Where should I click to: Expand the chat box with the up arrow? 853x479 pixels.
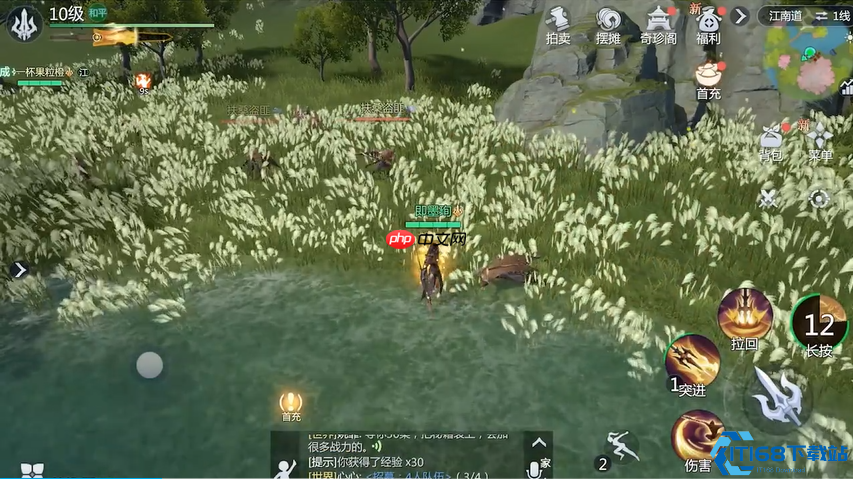[539, 443]
